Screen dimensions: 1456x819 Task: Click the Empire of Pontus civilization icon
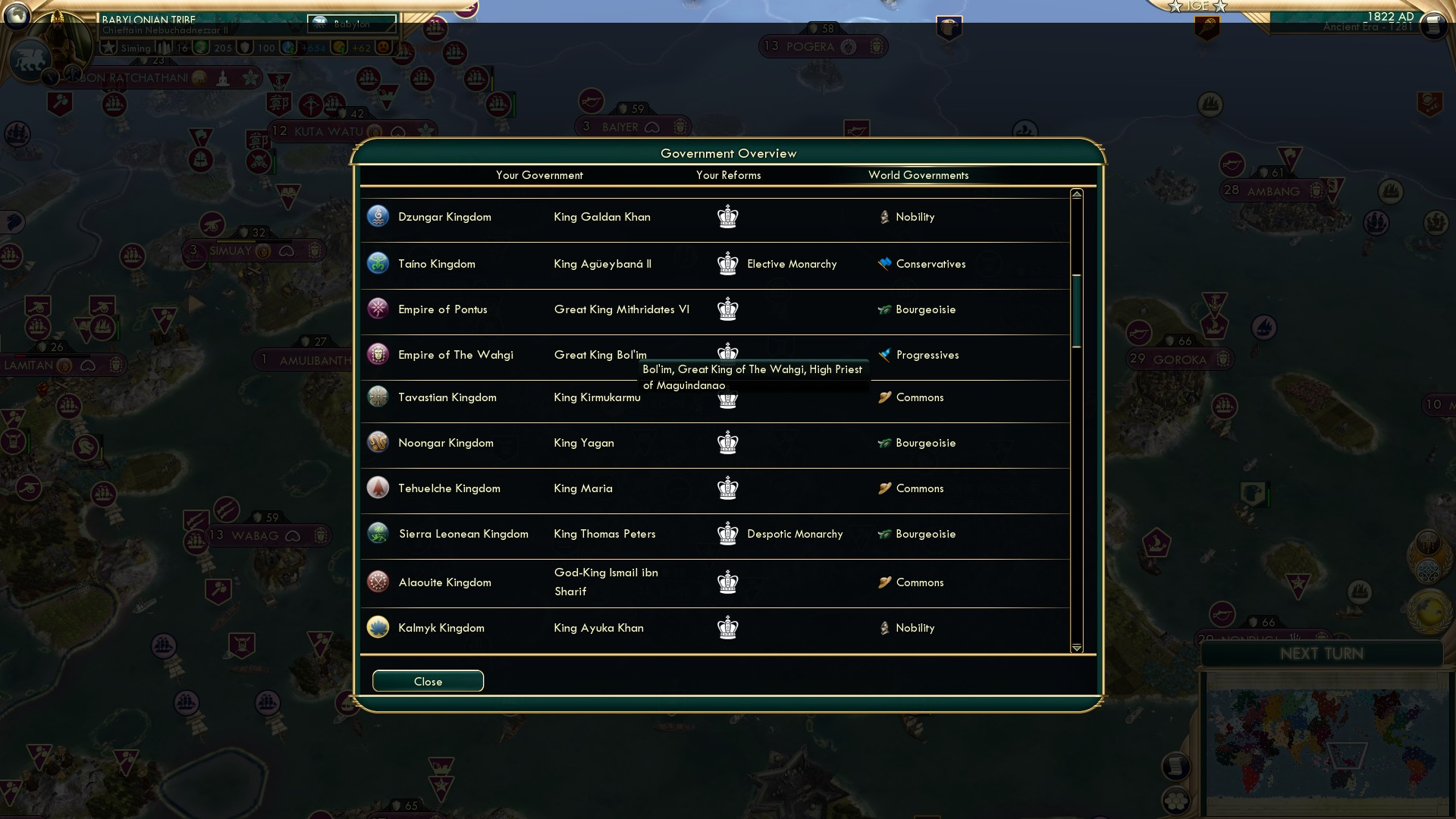point(377,309)
